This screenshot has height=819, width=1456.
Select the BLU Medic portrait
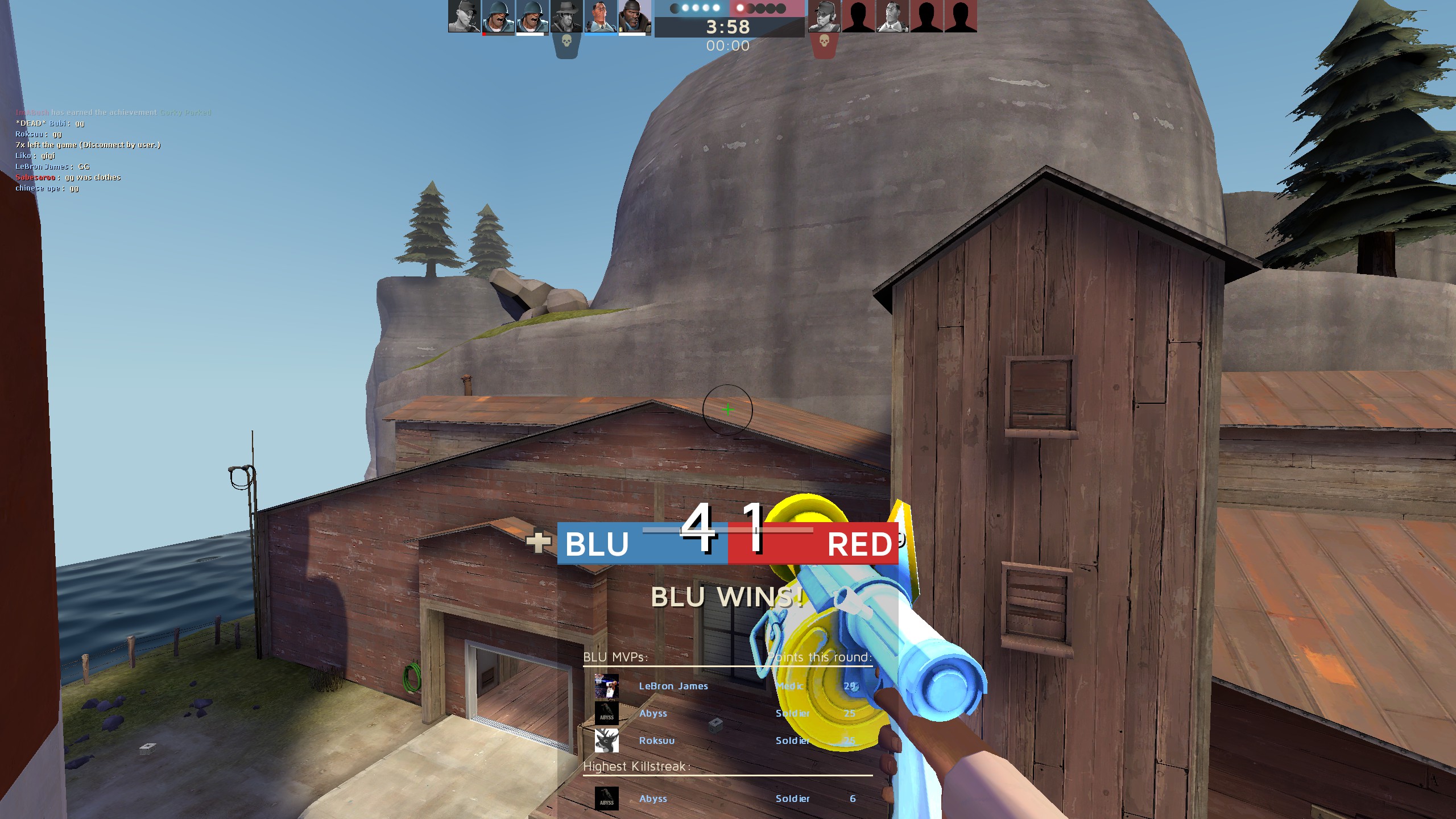601,16
